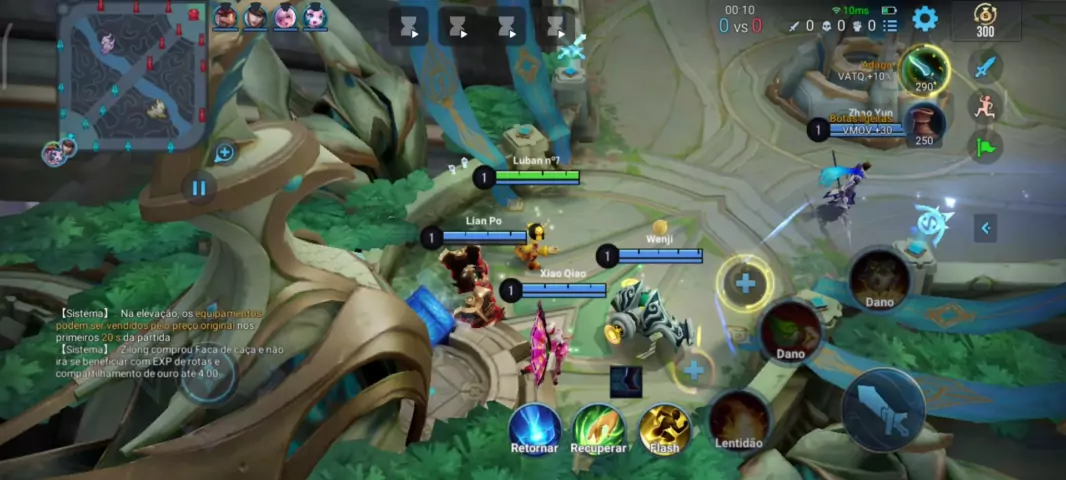Tap the blue sword attack signal
Image resolution: width=1066 pixels, height=480 pixels.
coord(985,67)
